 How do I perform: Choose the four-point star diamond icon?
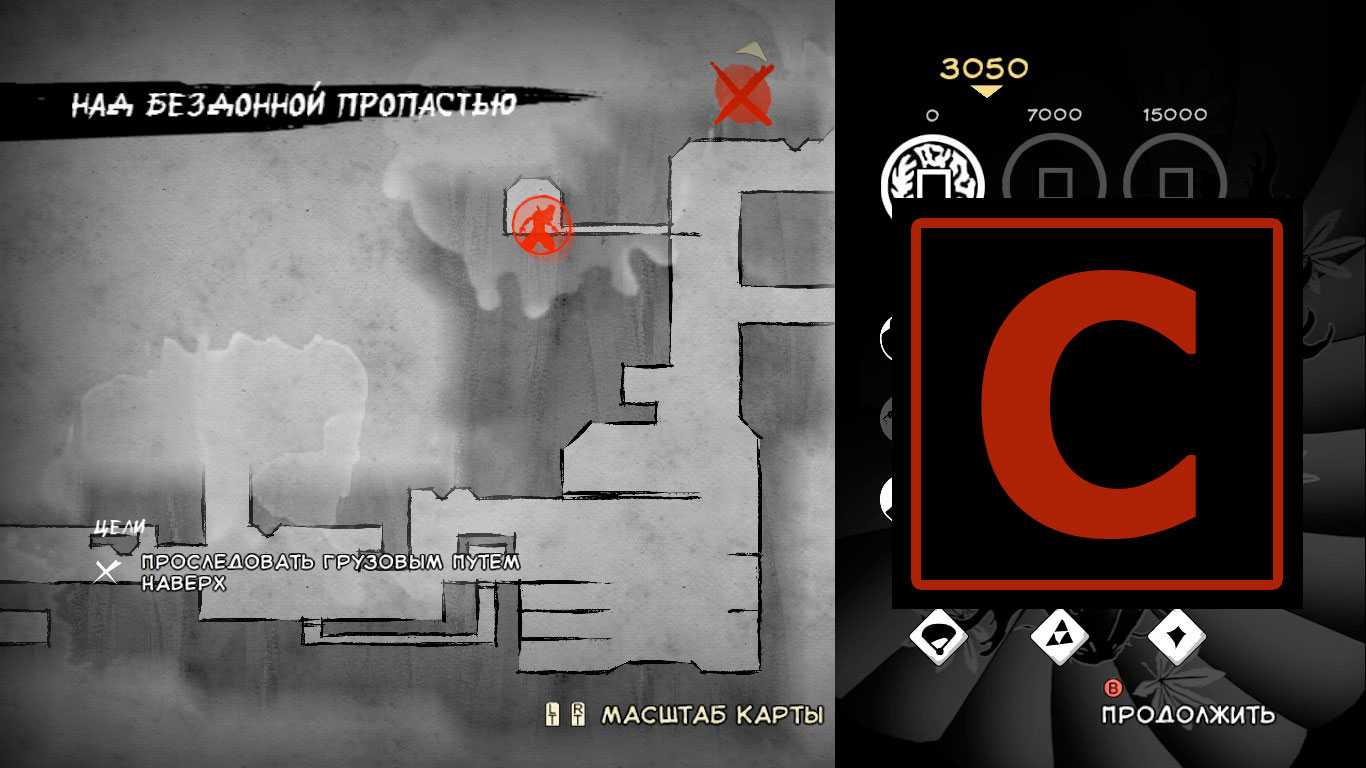pyautogui.click(x=1176, y=636)
